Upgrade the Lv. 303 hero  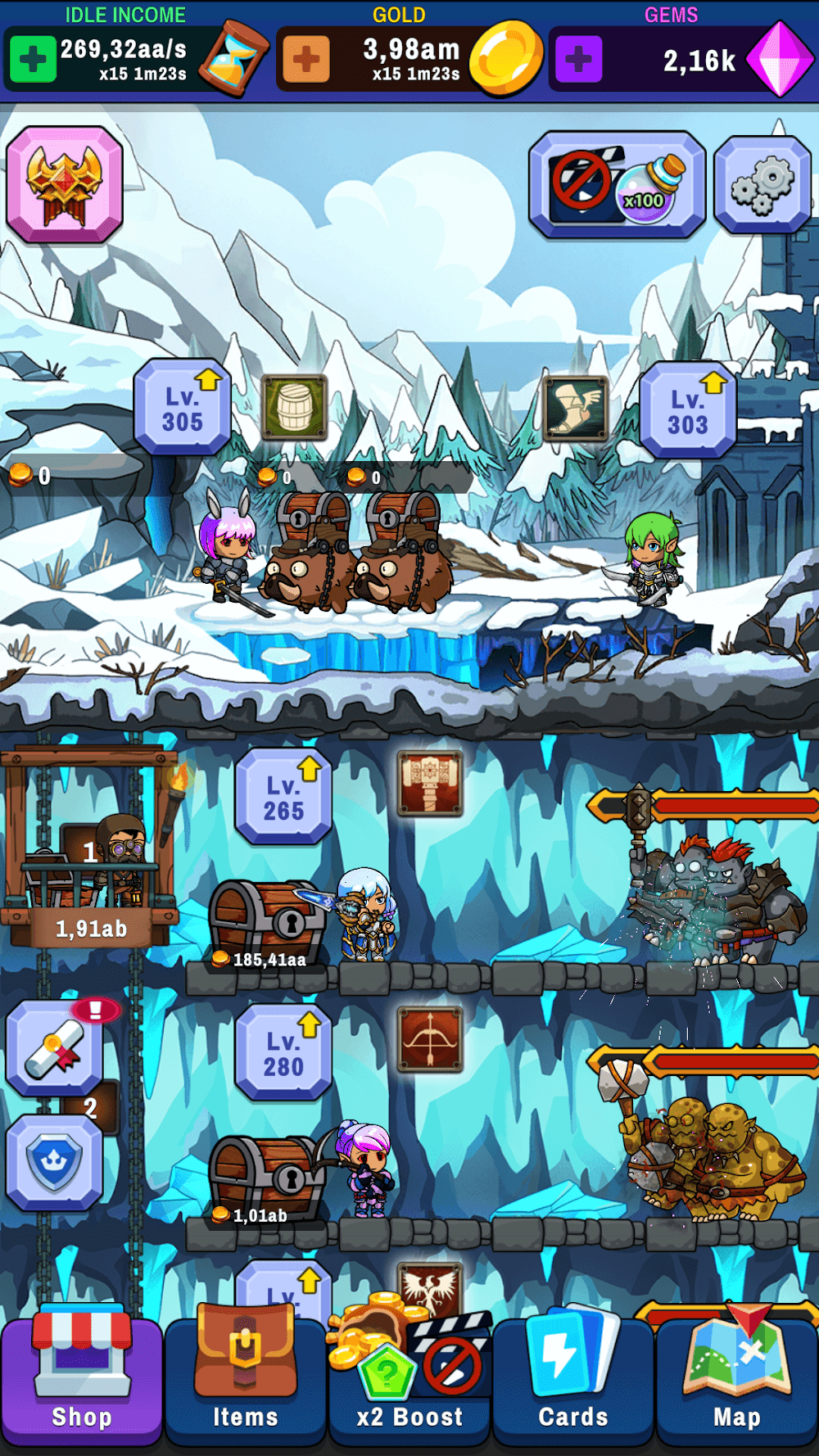click(x=688, y=410)
